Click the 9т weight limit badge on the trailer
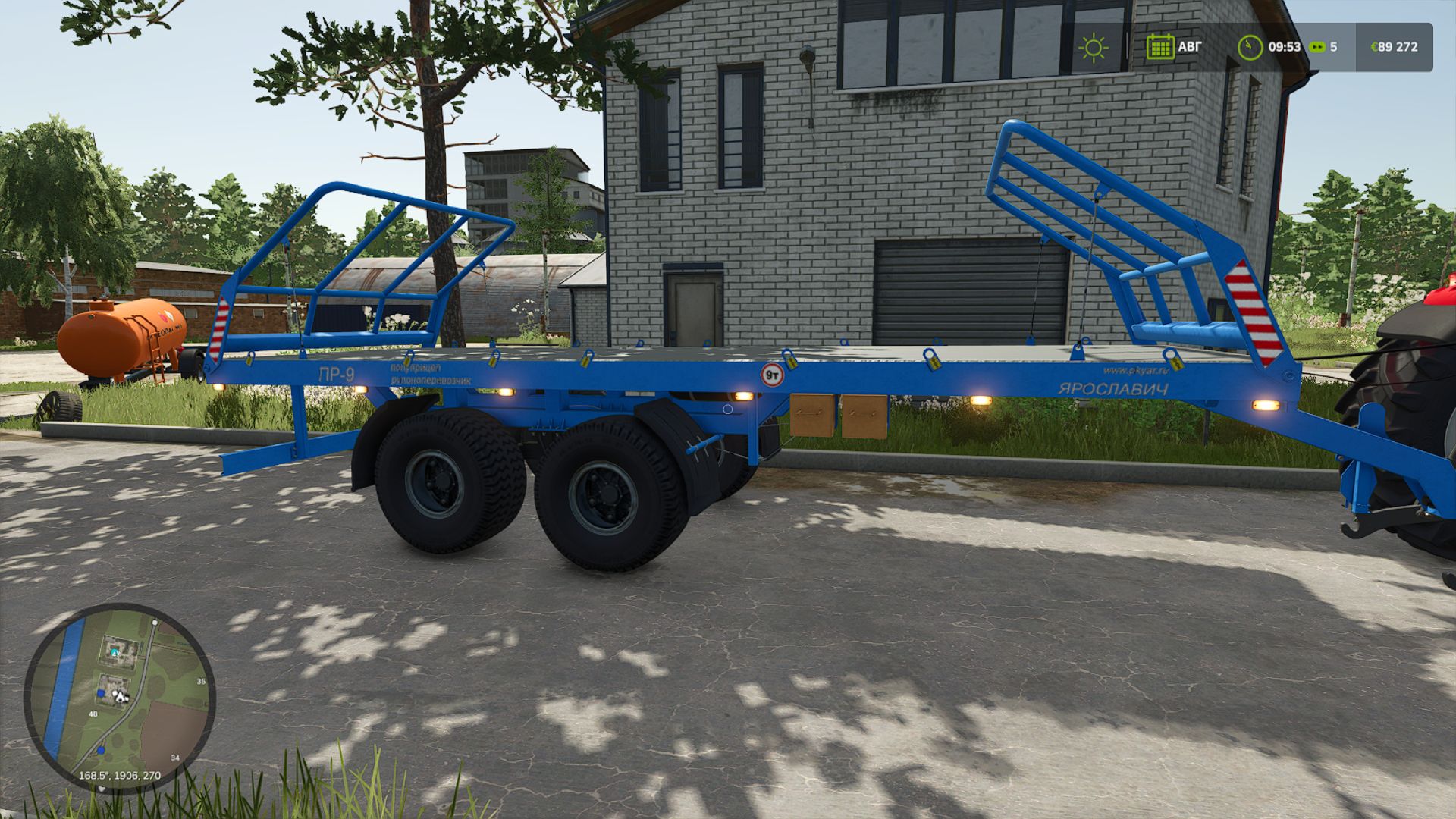1456x819 pixels. point(773,373)
